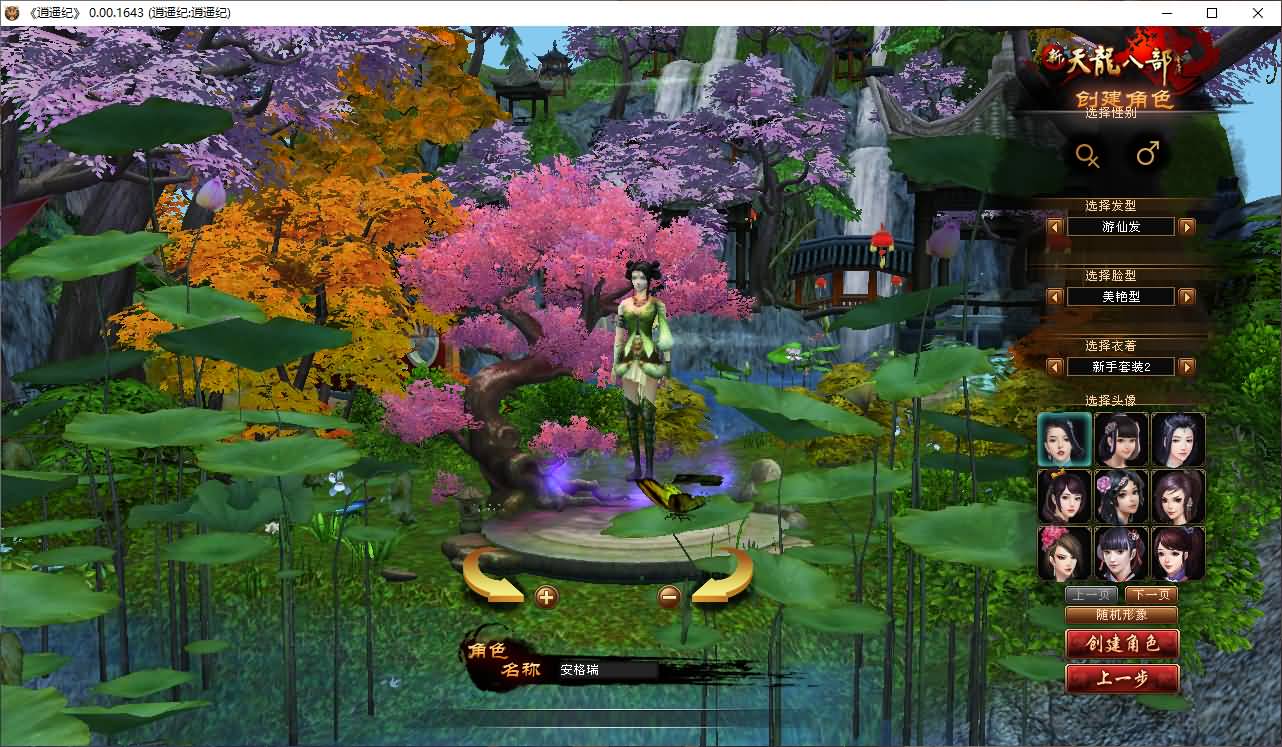The width and height of the screenshot is (1282, 747).
Task: Select the highlighted top-left avatar portrait
Action: [x=1064, y=440]
